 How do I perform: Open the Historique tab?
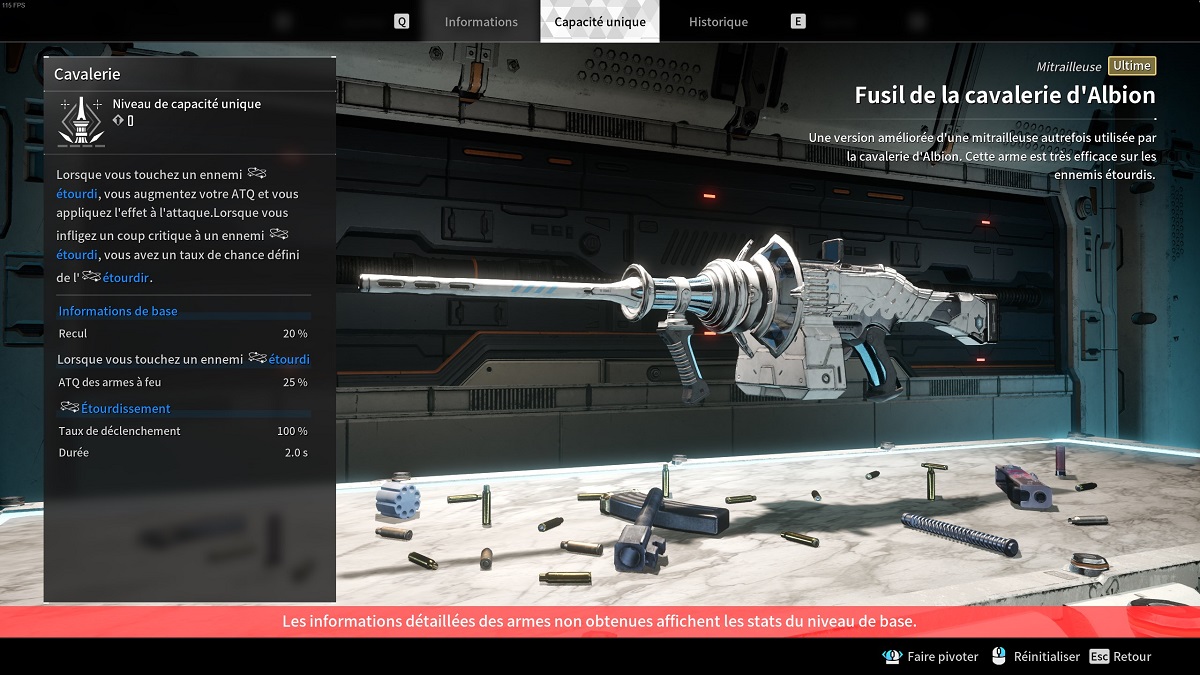coord(718,22)
